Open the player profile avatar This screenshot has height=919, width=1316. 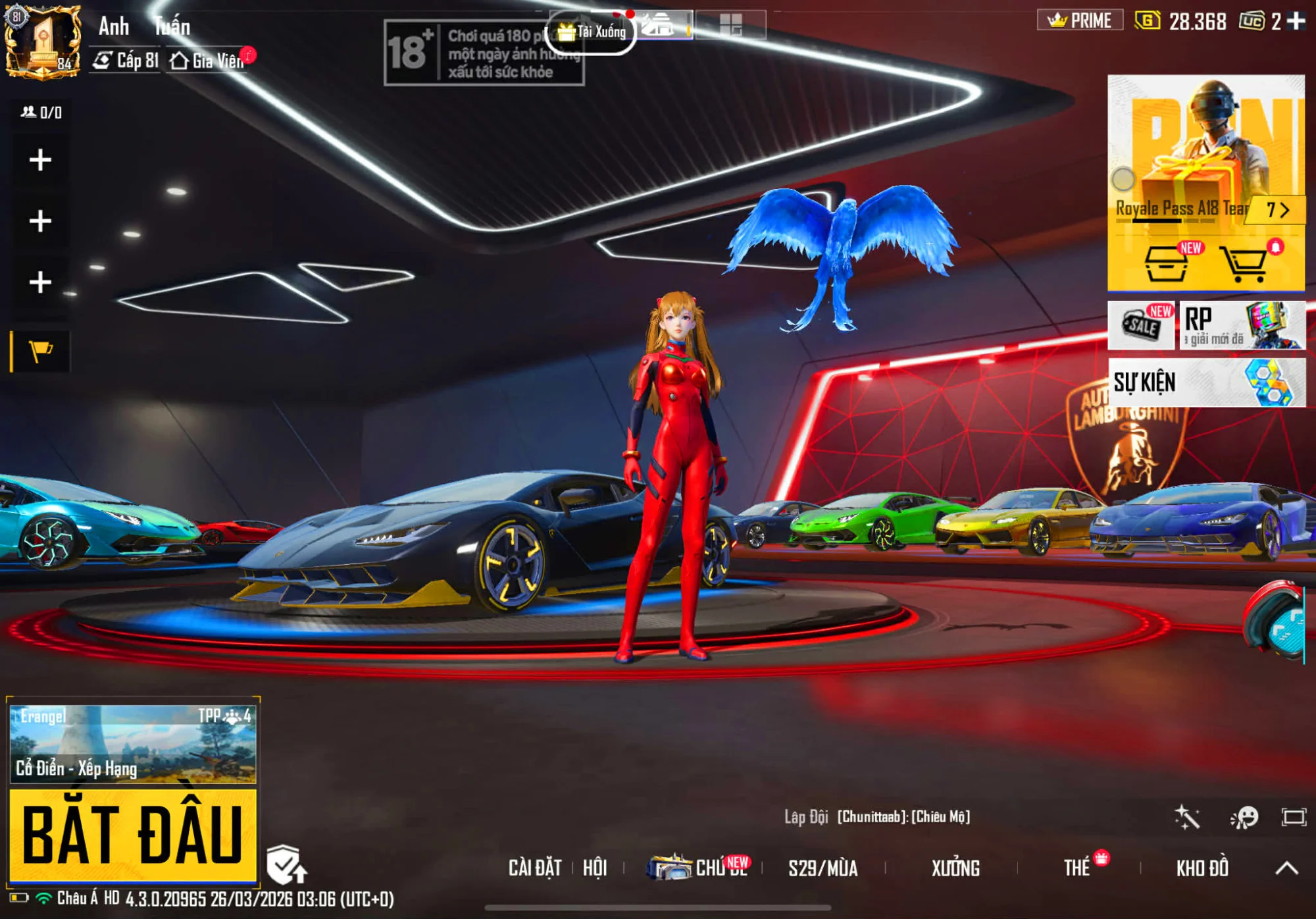tap(43, 43)
